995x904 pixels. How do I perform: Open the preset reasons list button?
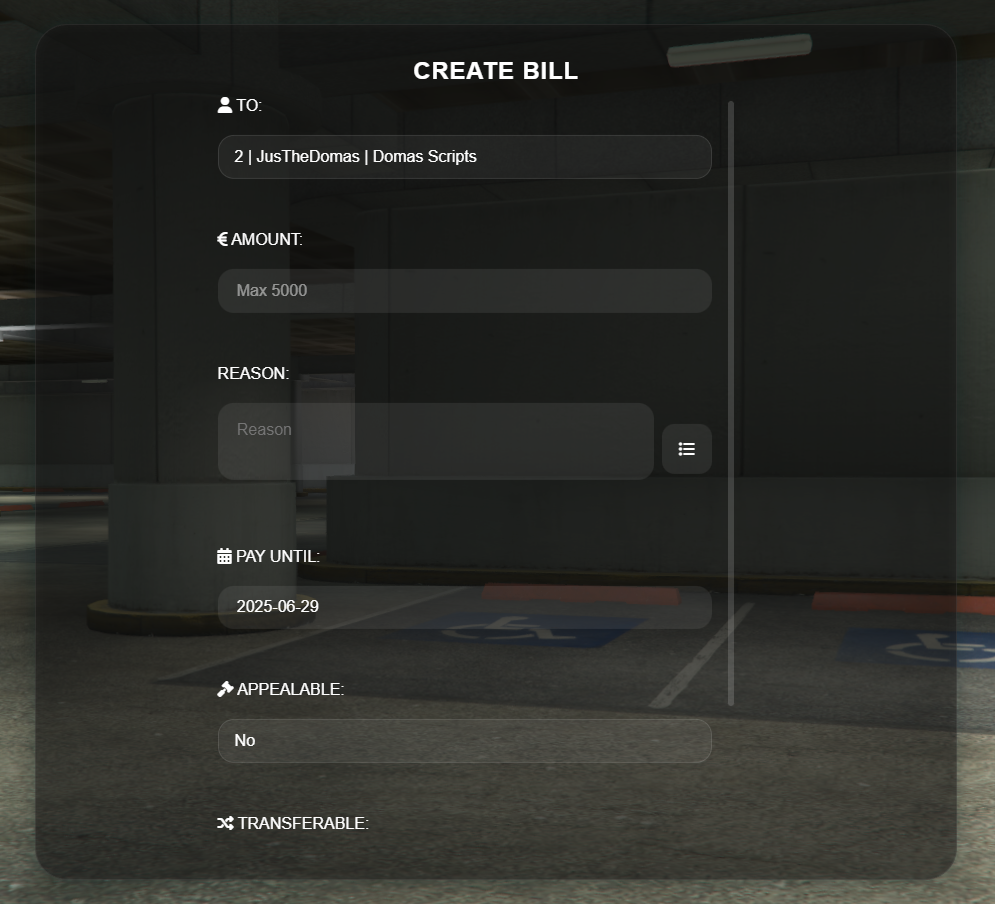[687, 449]
